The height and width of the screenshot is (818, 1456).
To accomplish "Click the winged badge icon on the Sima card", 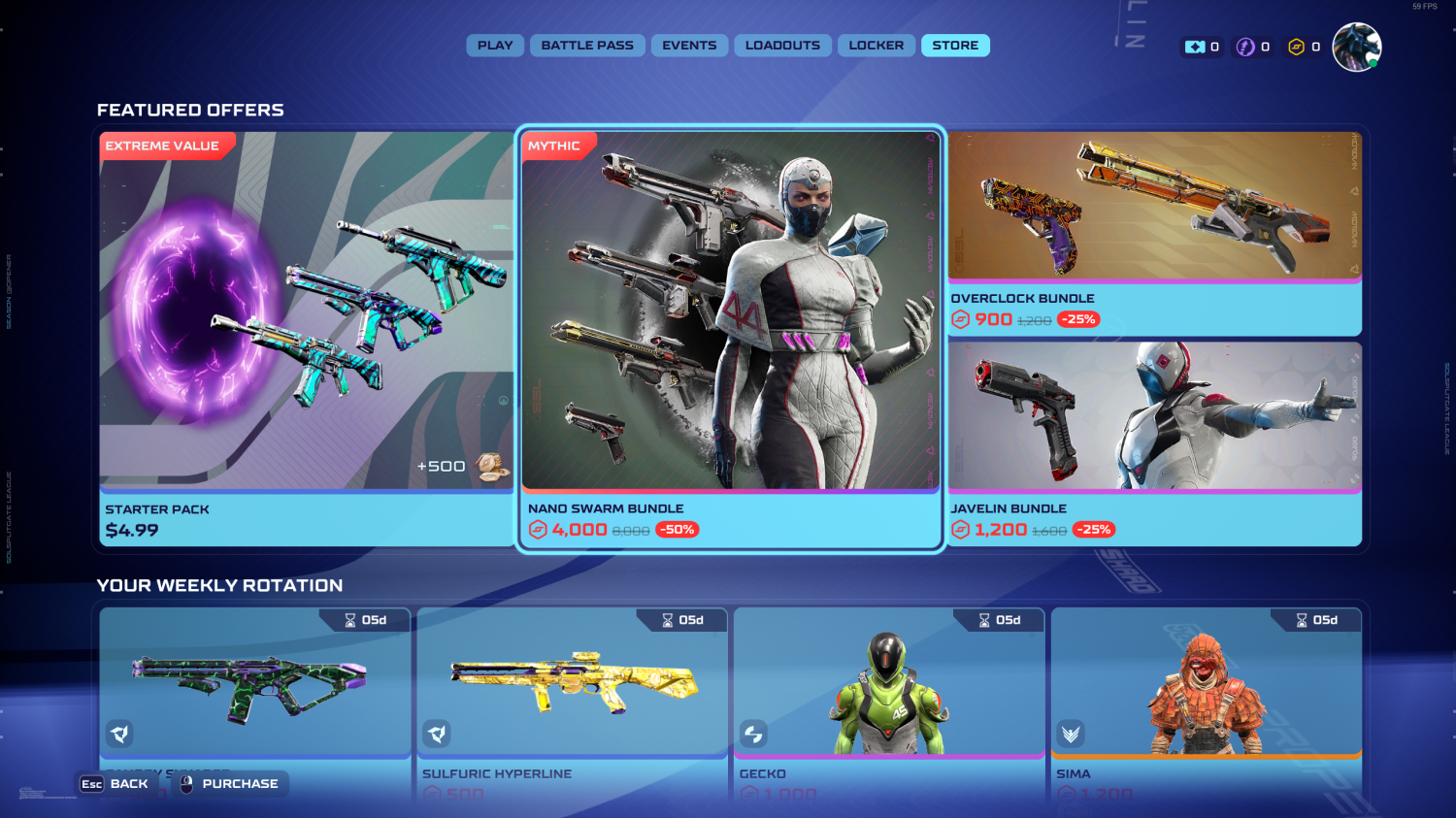I will coord(1071,735).
